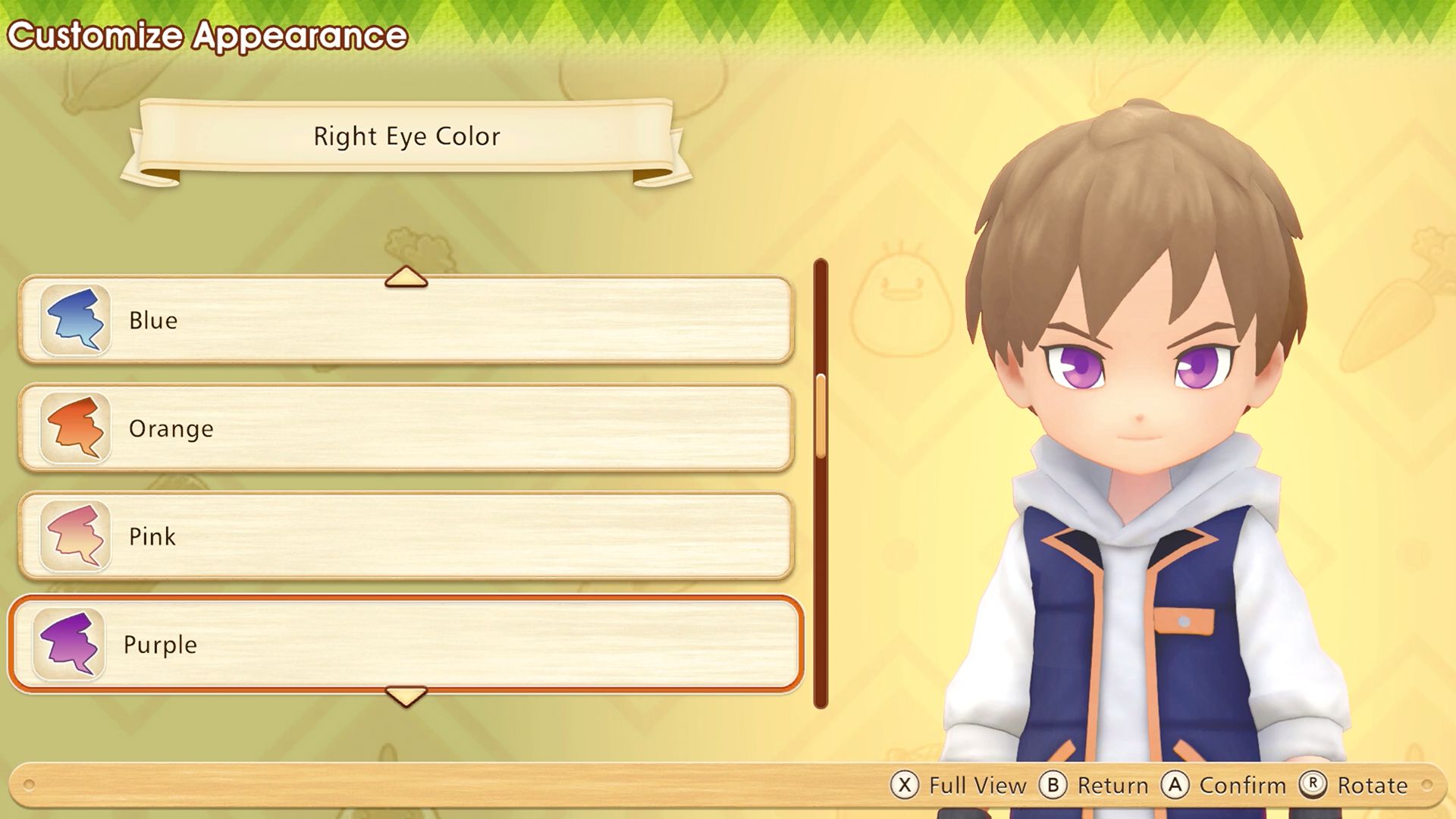Image resolution: width=1456 pixels, height=819 pixels.
Task: Select the highlighted Purple eye color
Action: point(406,645)
